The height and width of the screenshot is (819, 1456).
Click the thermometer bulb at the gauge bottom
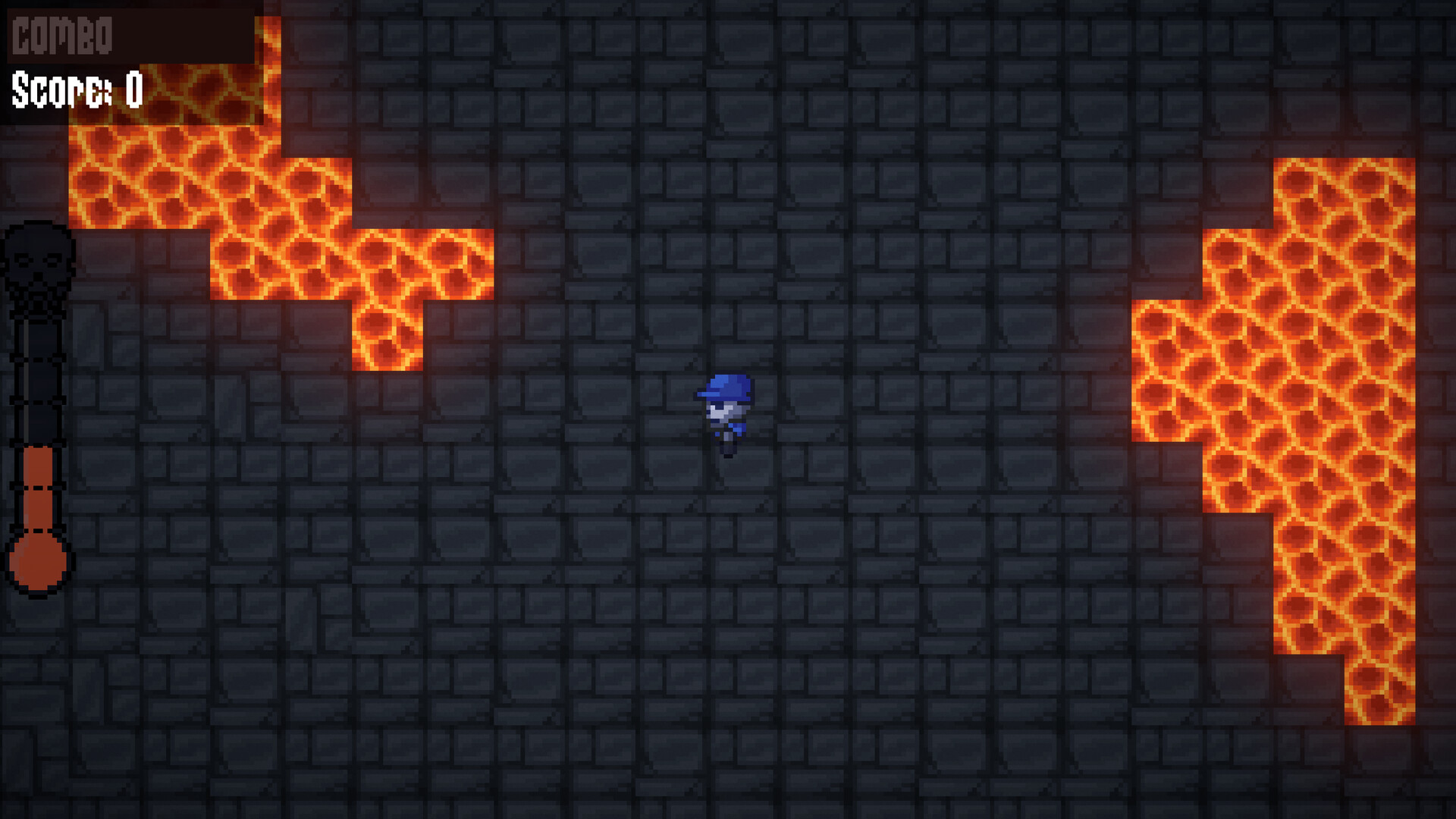pyautogui.click(x=39, y=561)
